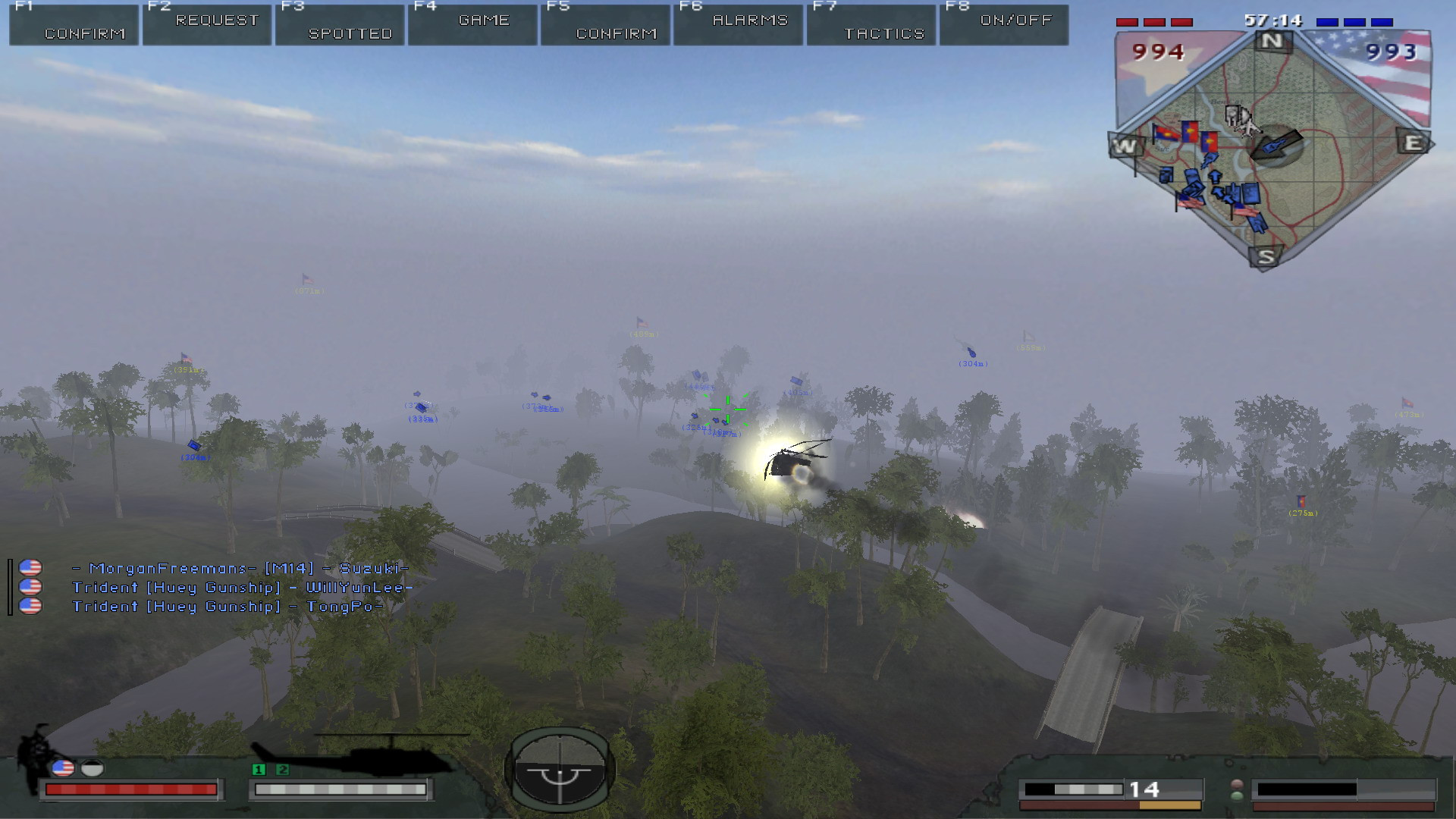This screenshot has height=819, width=1456.
Task: Open the F3 SPOTTED radio menu
Action: [x=340, y=24]
